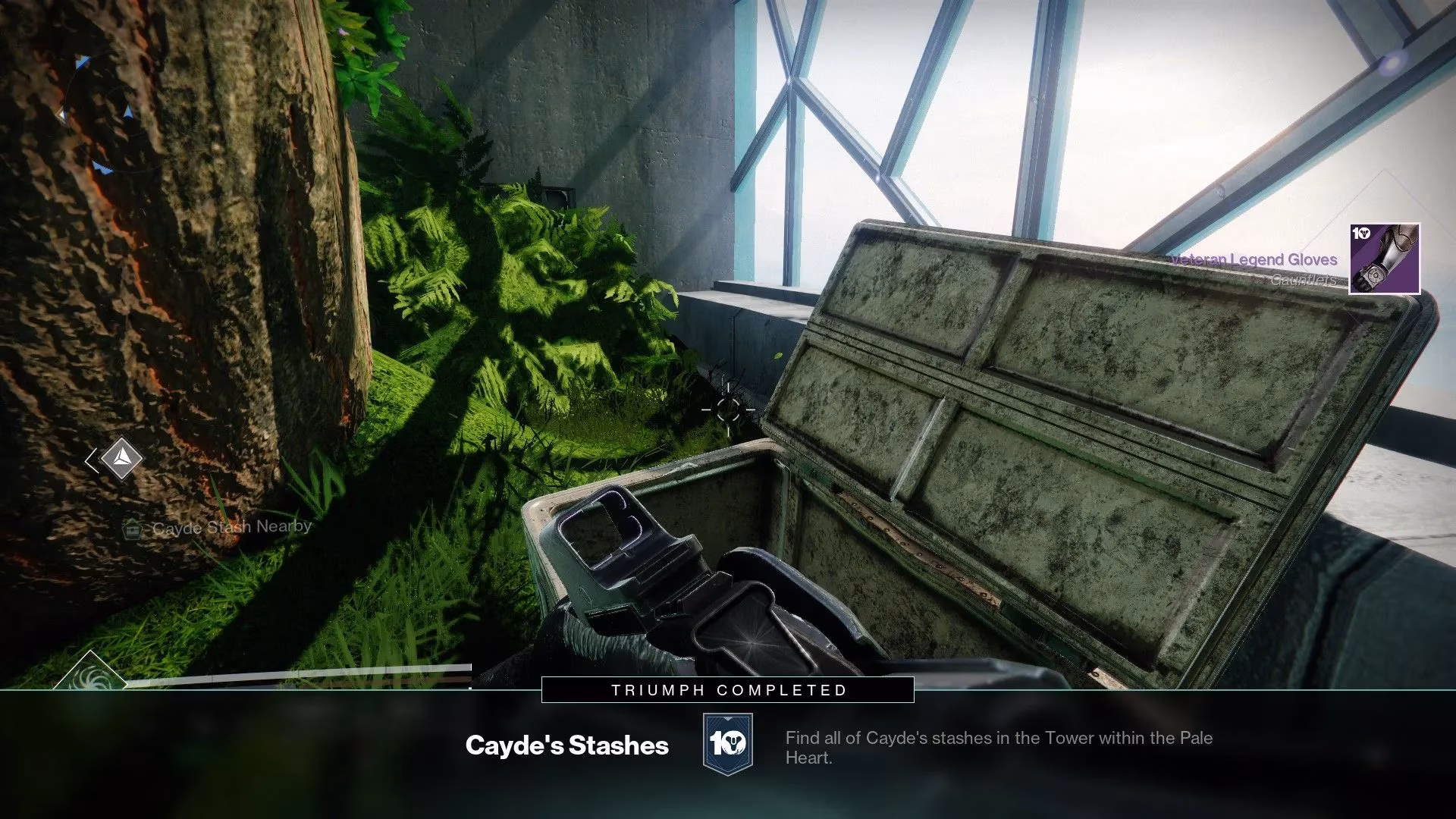Click the Ghost diamond icon
Screen dimensions: 1456x819
tap(120, 459)
